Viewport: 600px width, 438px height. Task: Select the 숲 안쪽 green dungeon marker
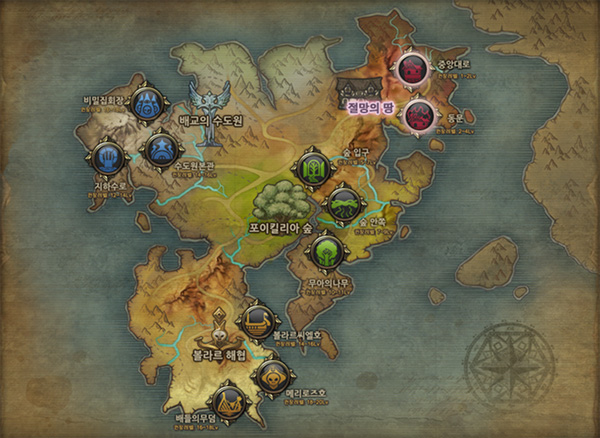(343, 206)
